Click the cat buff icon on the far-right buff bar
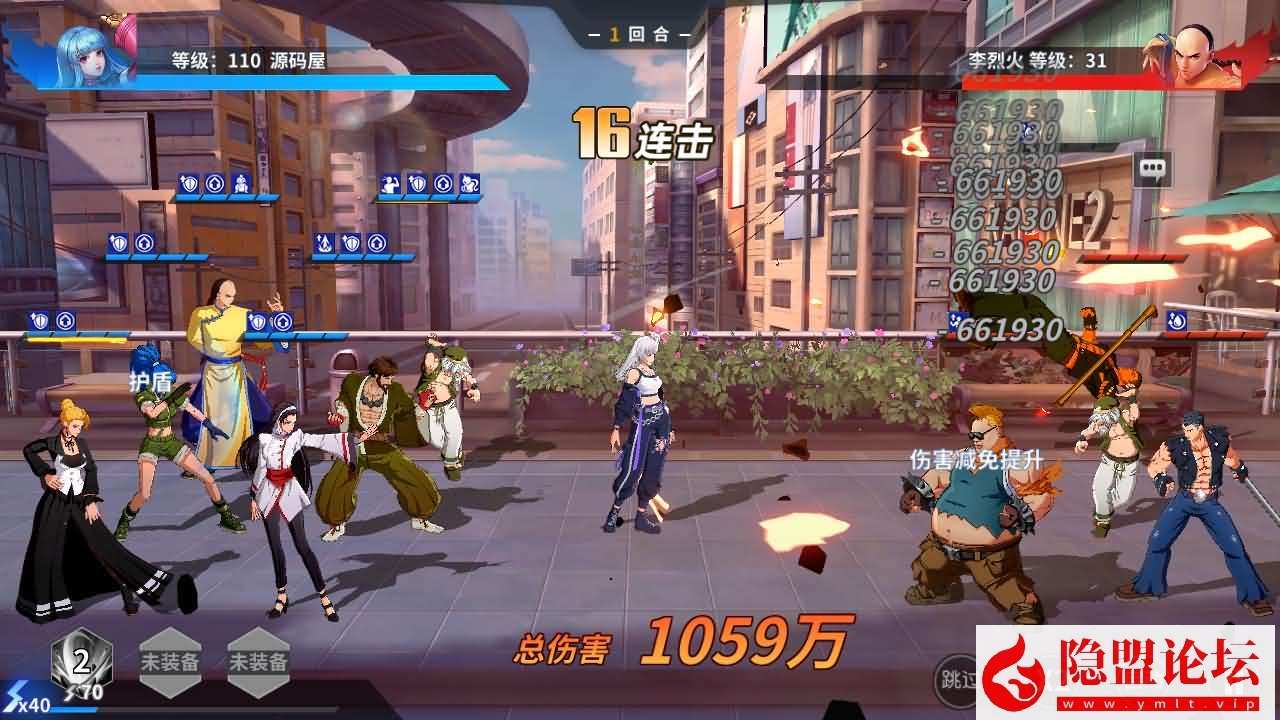The height and width of the screenshot is (720, 1280). point(468,182)
